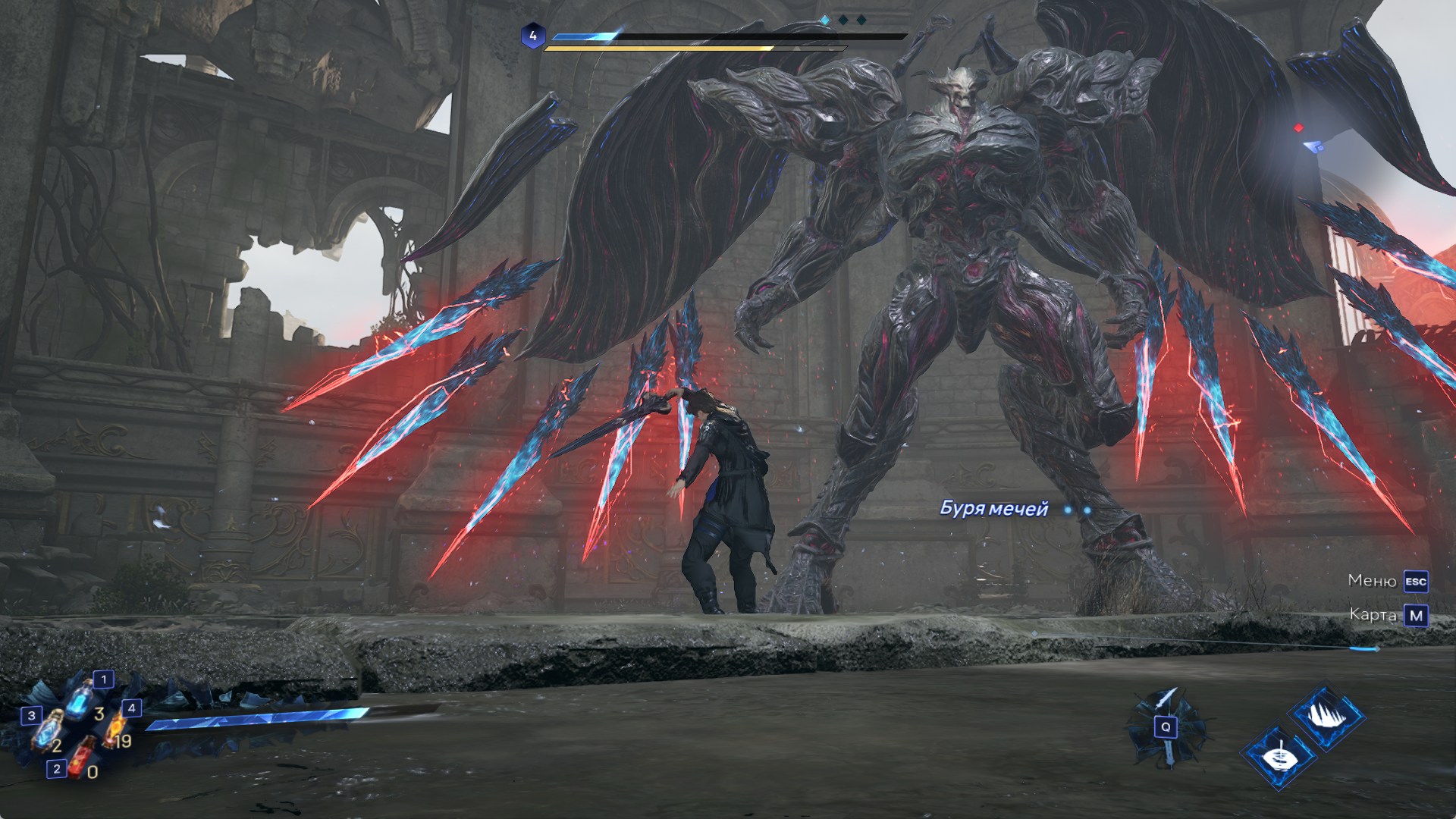The image size is (1456, 819).
Task: Use the blue potion in slot 1
Action: coord(80,698)
